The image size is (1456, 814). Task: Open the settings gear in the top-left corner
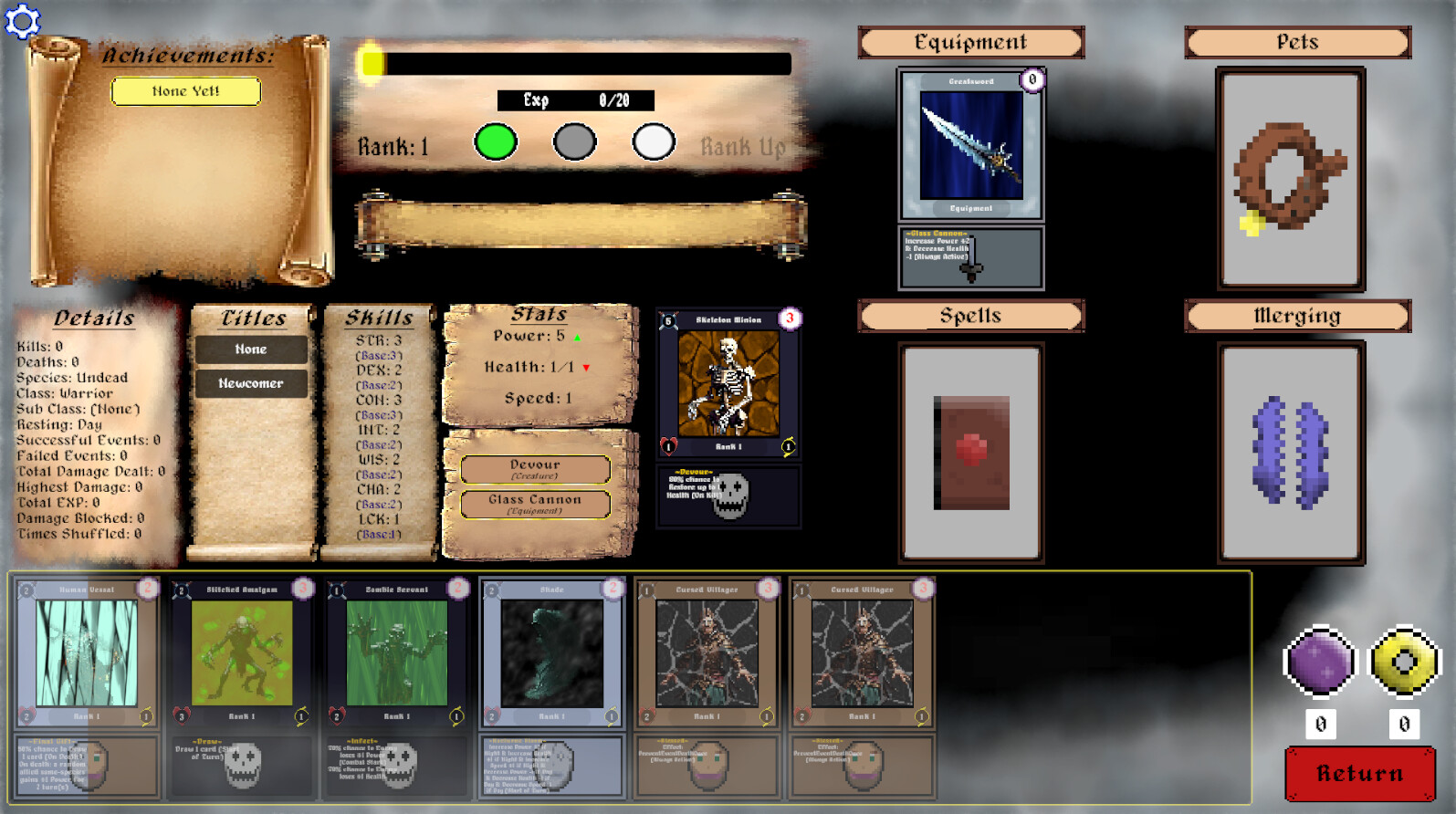pyautogui.click(x=22, y=22)
